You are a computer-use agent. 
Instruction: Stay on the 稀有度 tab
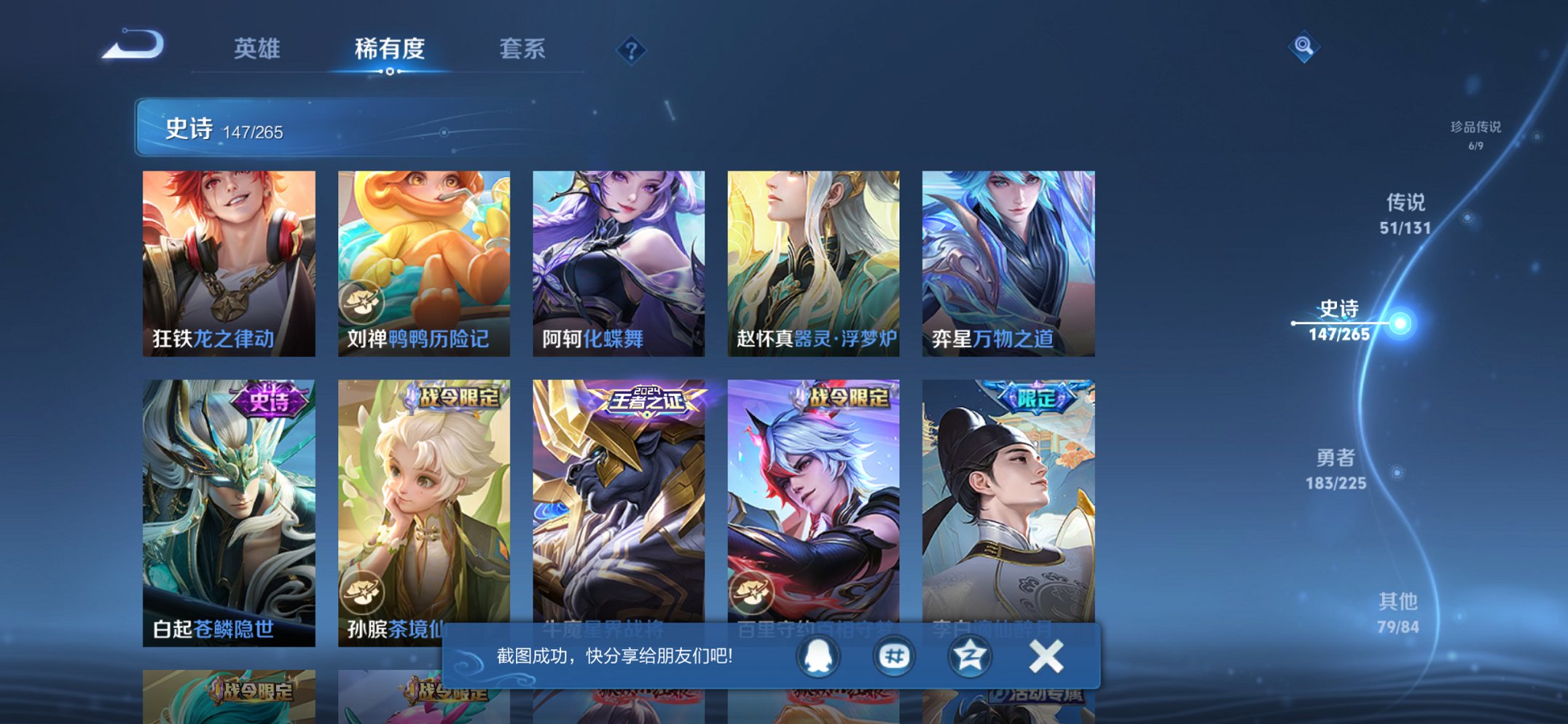(x=391, y=48)
